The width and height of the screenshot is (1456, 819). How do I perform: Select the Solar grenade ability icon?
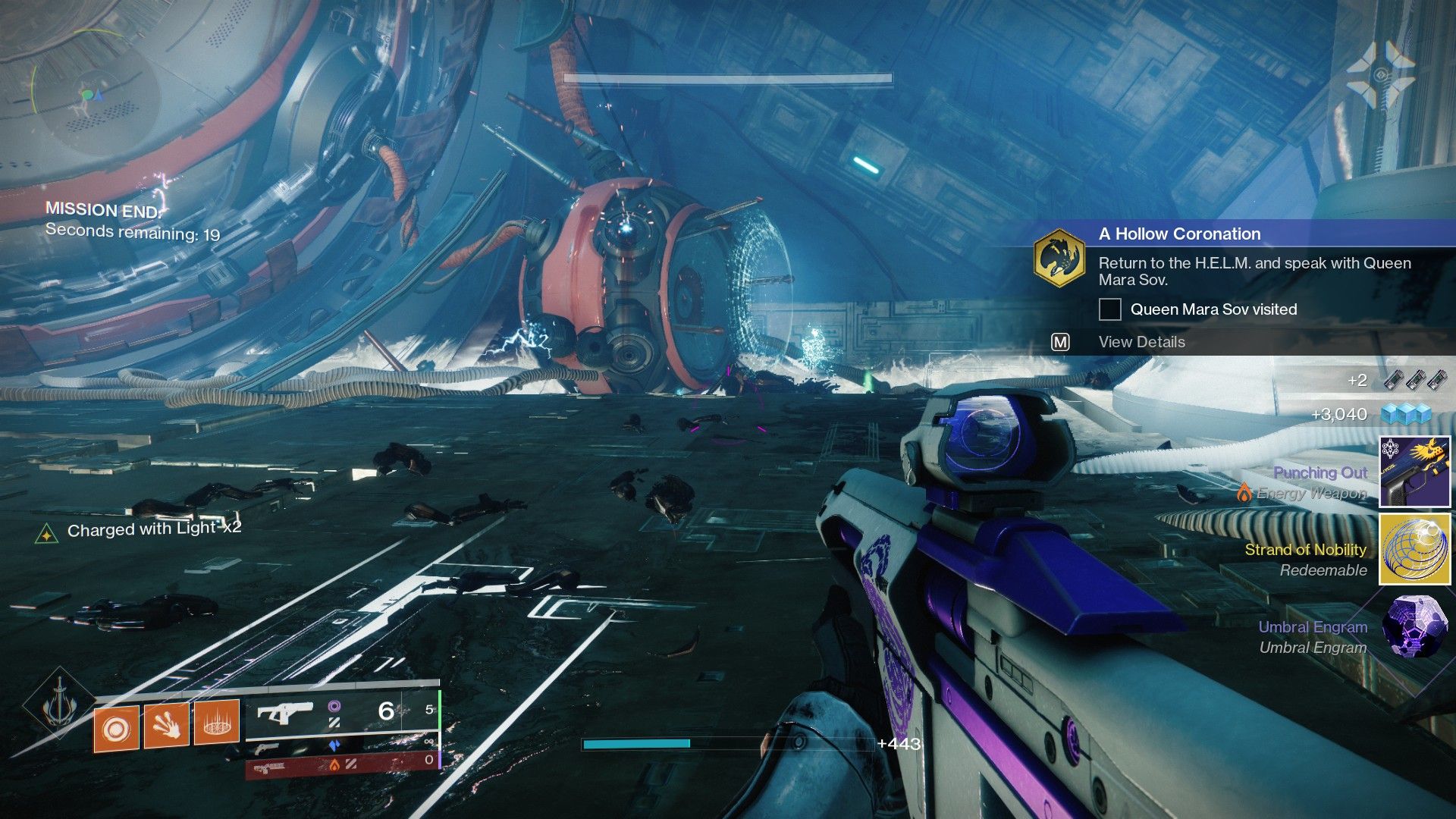click(x=116, y=728)
